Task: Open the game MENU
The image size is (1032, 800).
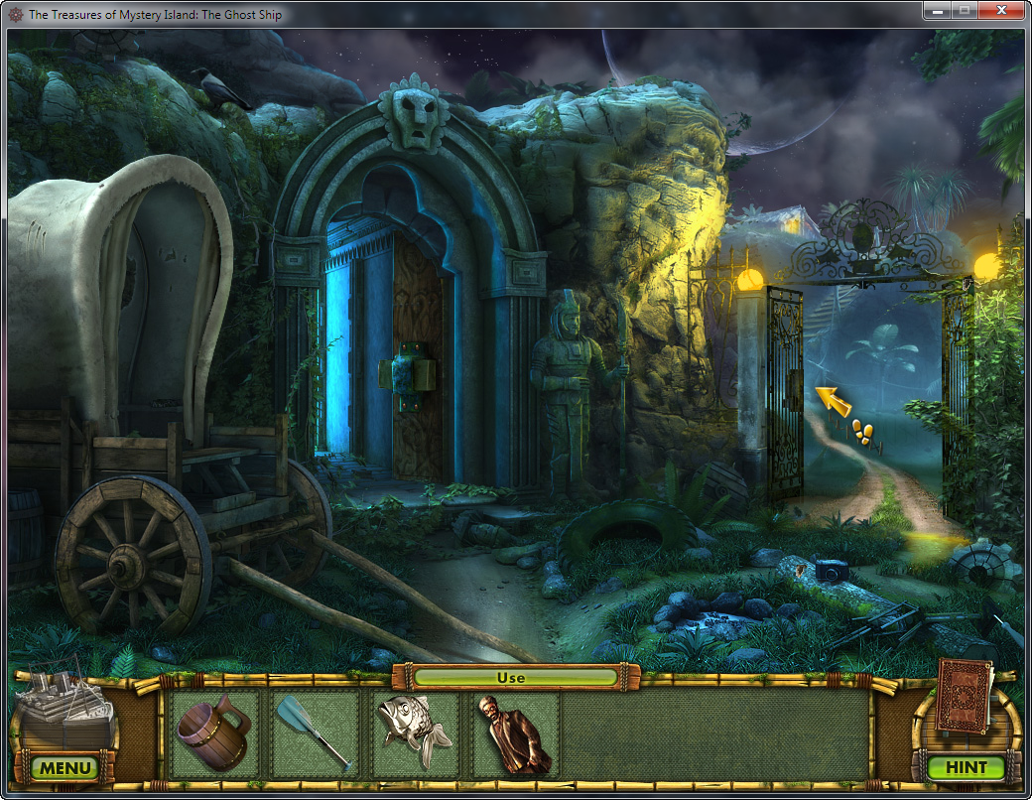Action: pyautogui.click(x=66, y=768)
